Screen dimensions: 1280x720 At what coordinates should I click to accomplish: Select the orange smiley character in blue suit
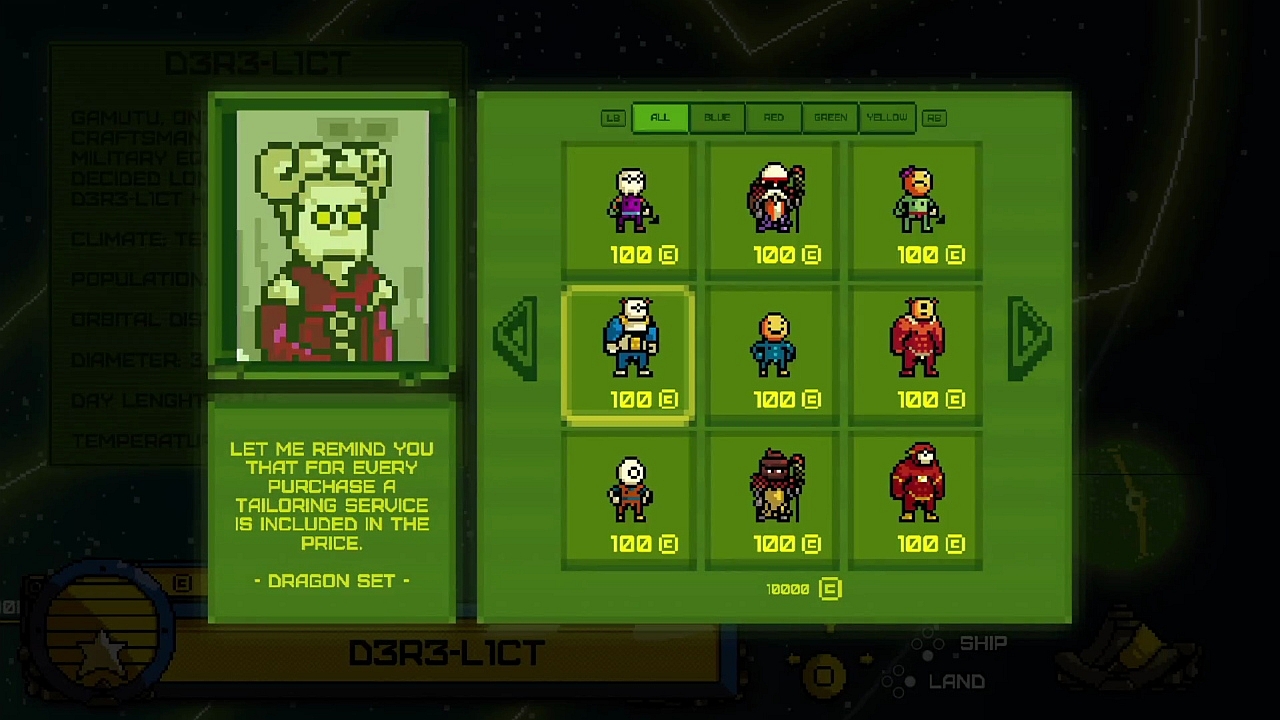coord(772,340)
